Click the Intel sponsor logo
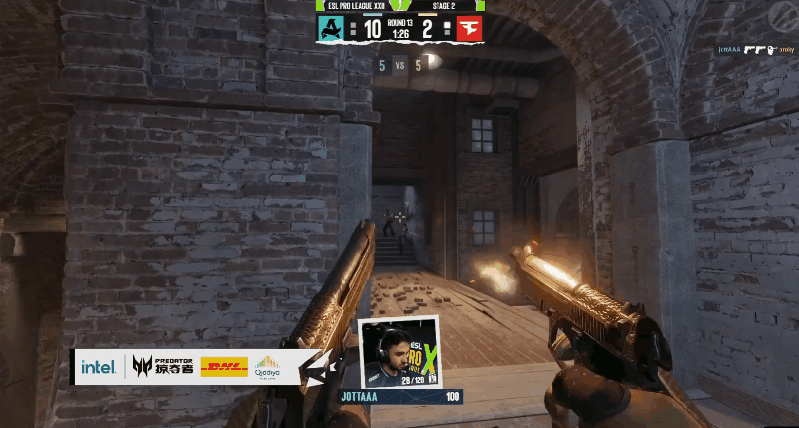 point(98,368)
